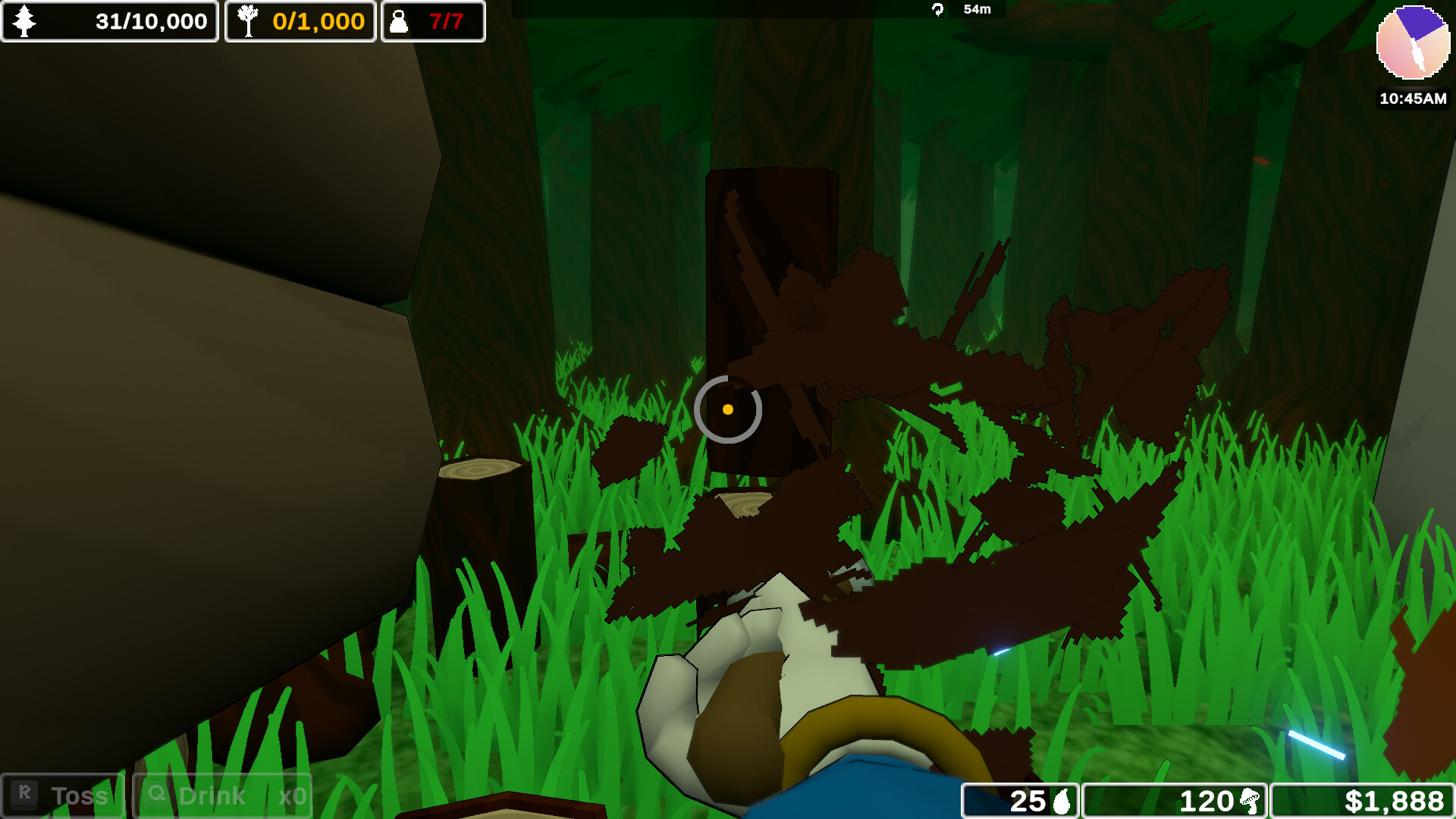Click the orange crosshair dot at screen center
Viewport: 1456px width, 819px height.
pos(728,409)
